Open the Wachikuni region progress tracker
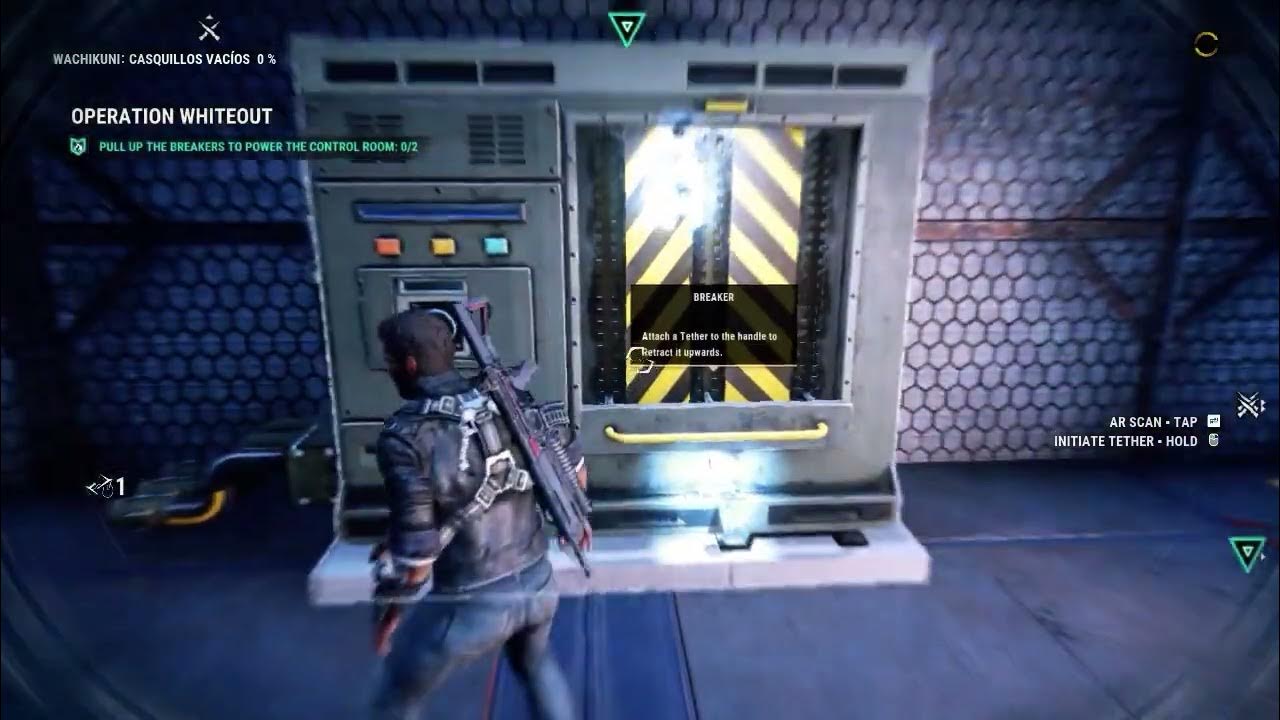1280x720 pixels. [x=164, y=59]
